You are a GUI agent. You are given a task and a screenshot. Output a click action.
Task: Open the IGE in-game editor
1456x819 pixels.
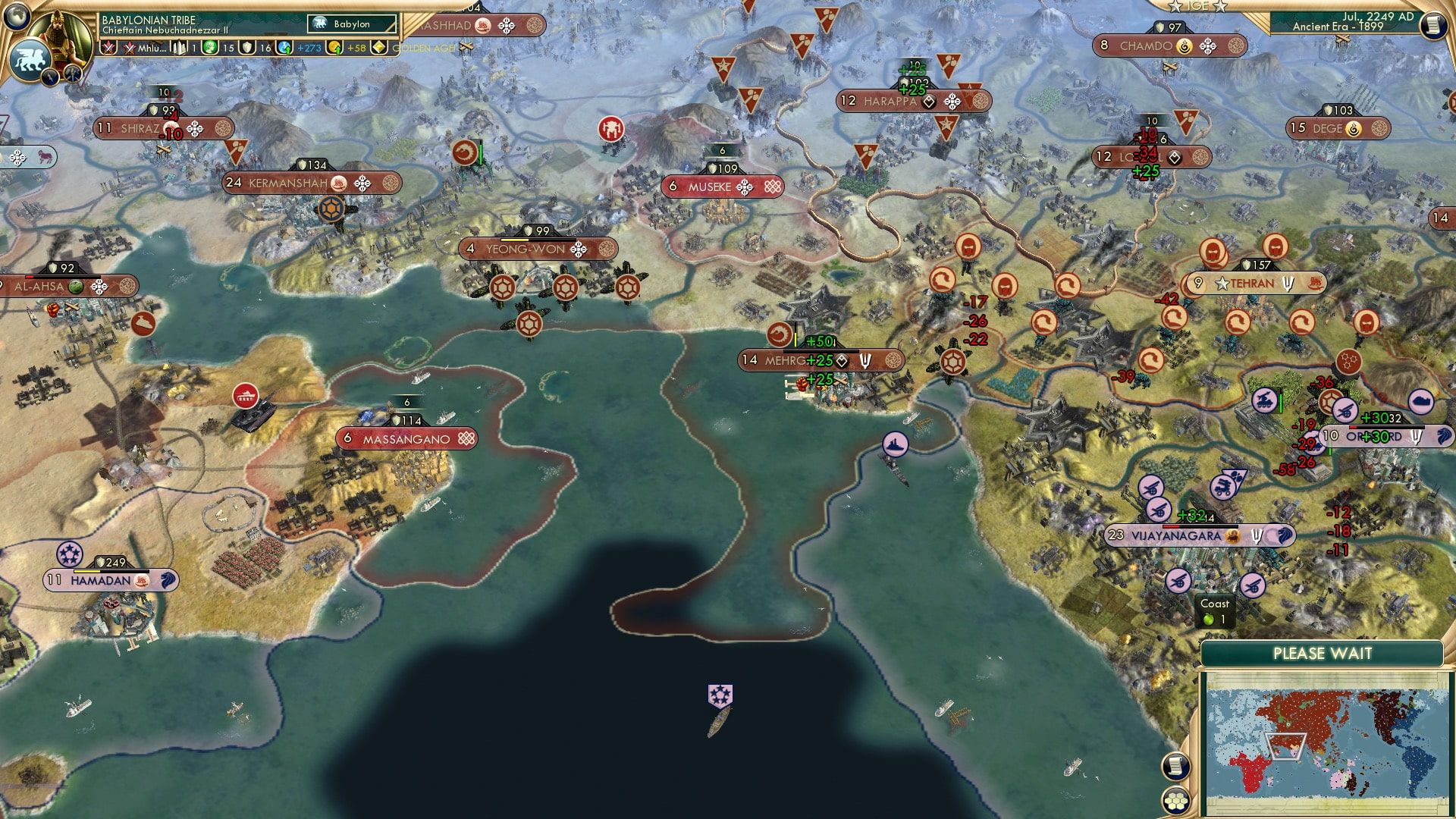point(1197,6)
